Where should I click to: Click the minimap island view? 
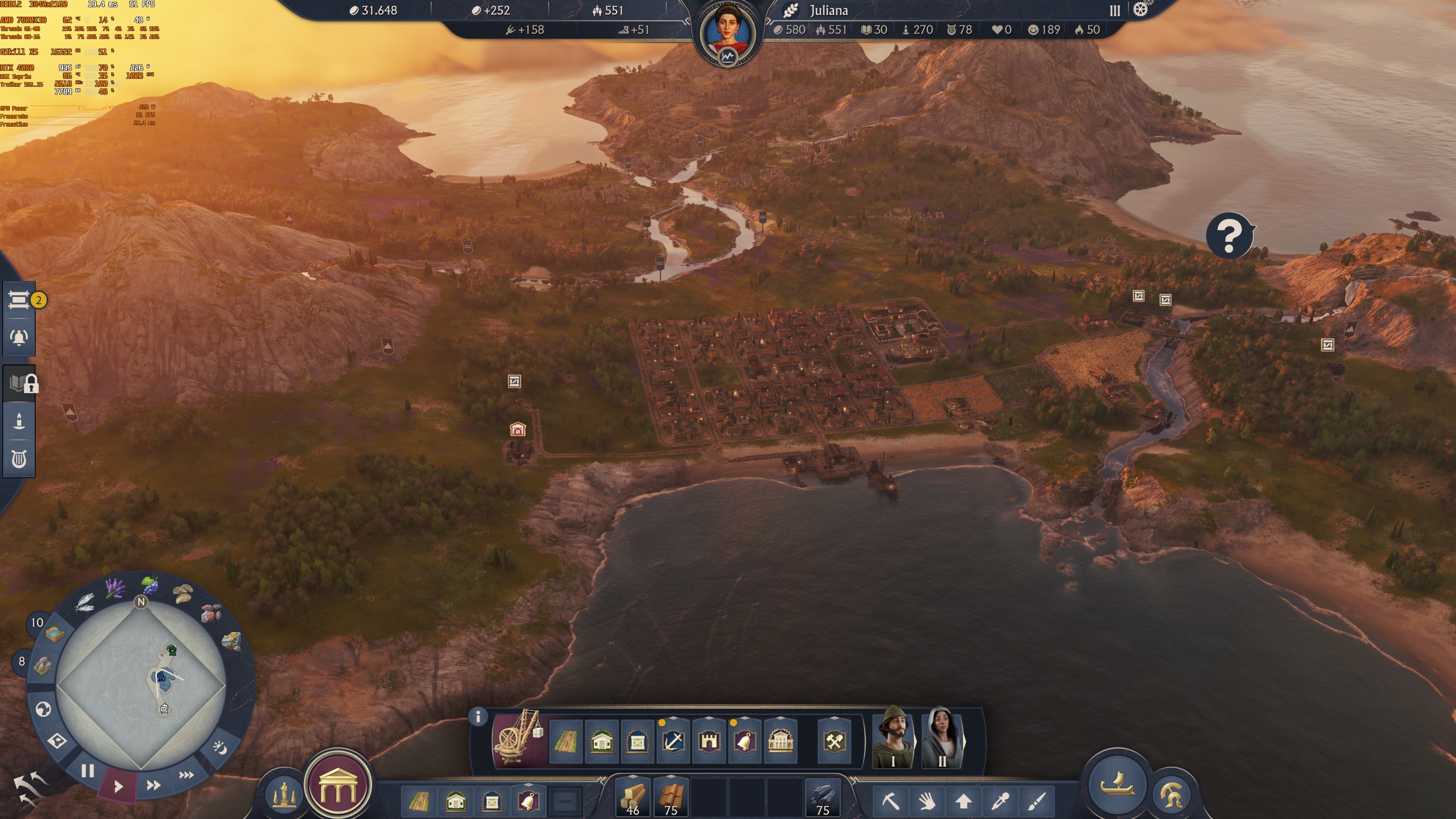point(141,684)
